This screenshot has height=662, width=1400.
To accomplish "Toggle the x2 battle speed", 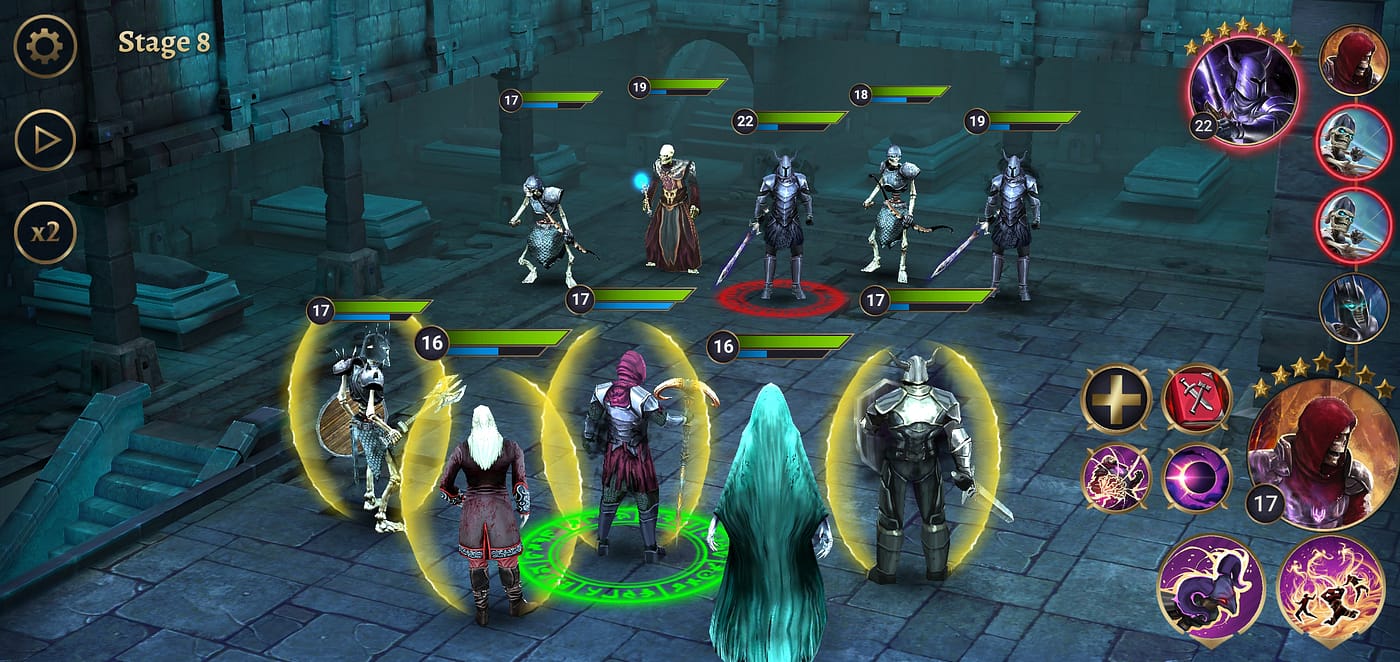I will tap(45, 233).
